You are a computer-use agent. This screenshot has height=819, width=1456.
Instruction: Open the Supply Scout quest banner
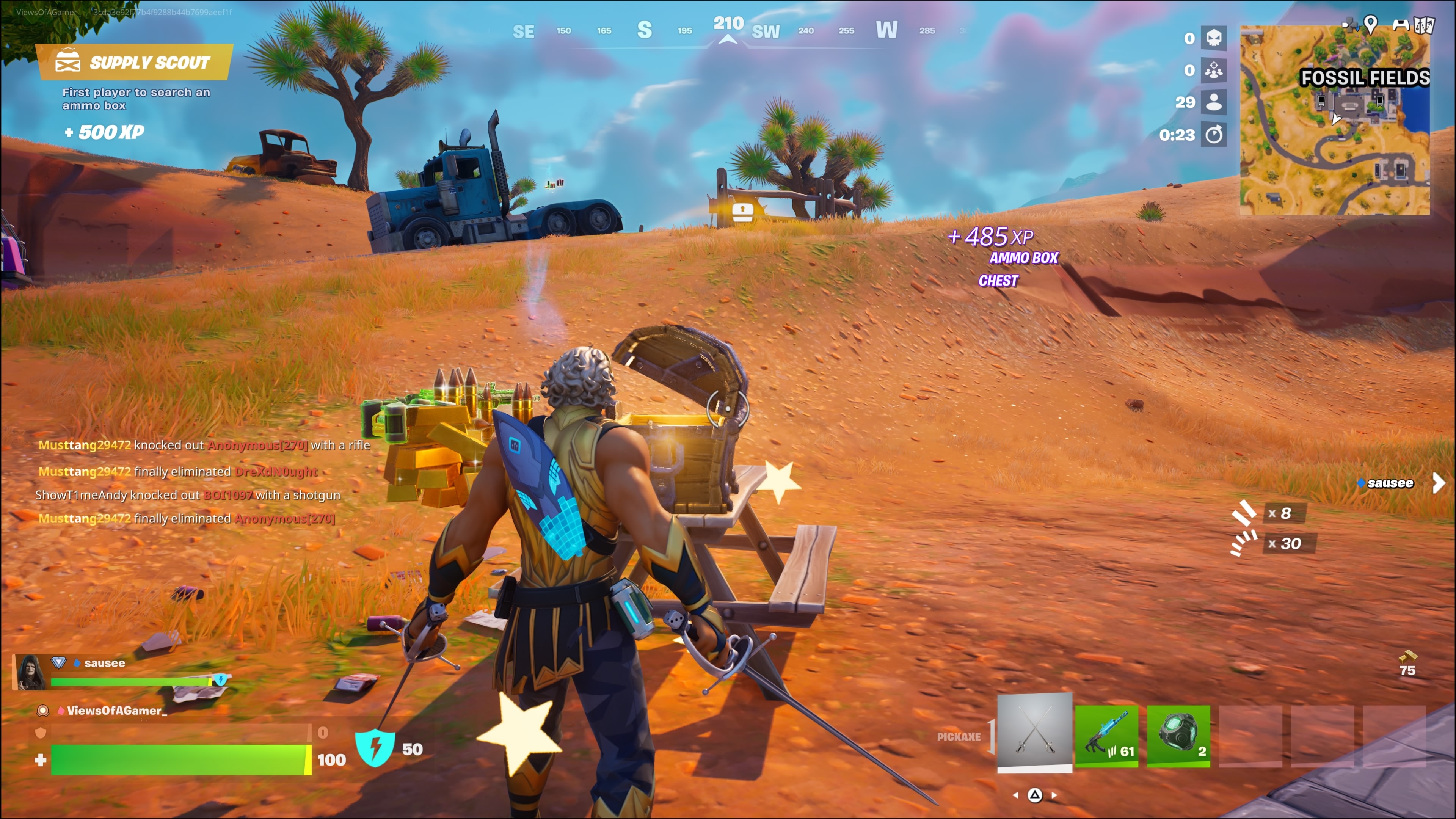pos(134,62)
